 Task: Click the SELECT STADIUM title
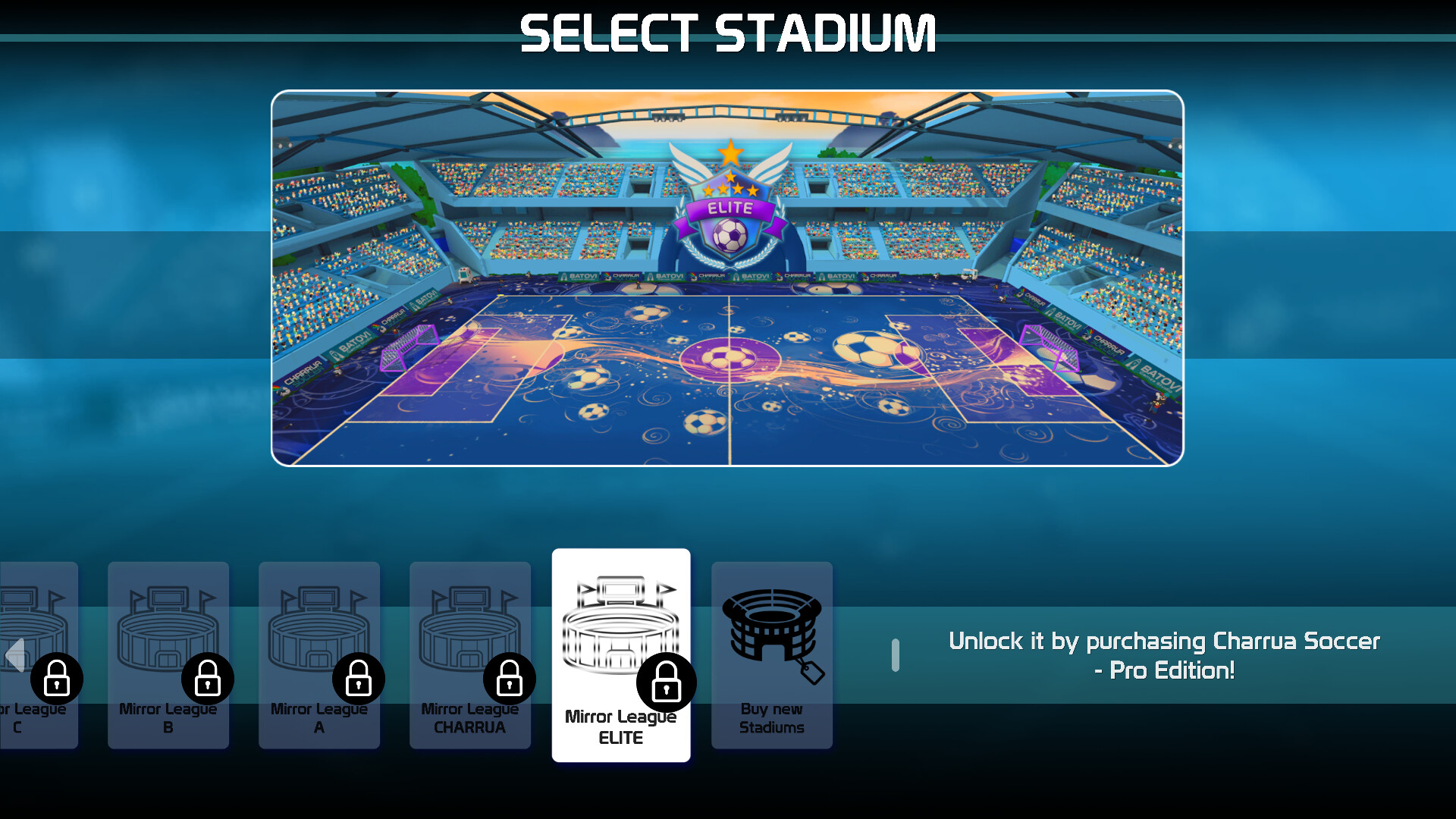[x=727, y=32]
